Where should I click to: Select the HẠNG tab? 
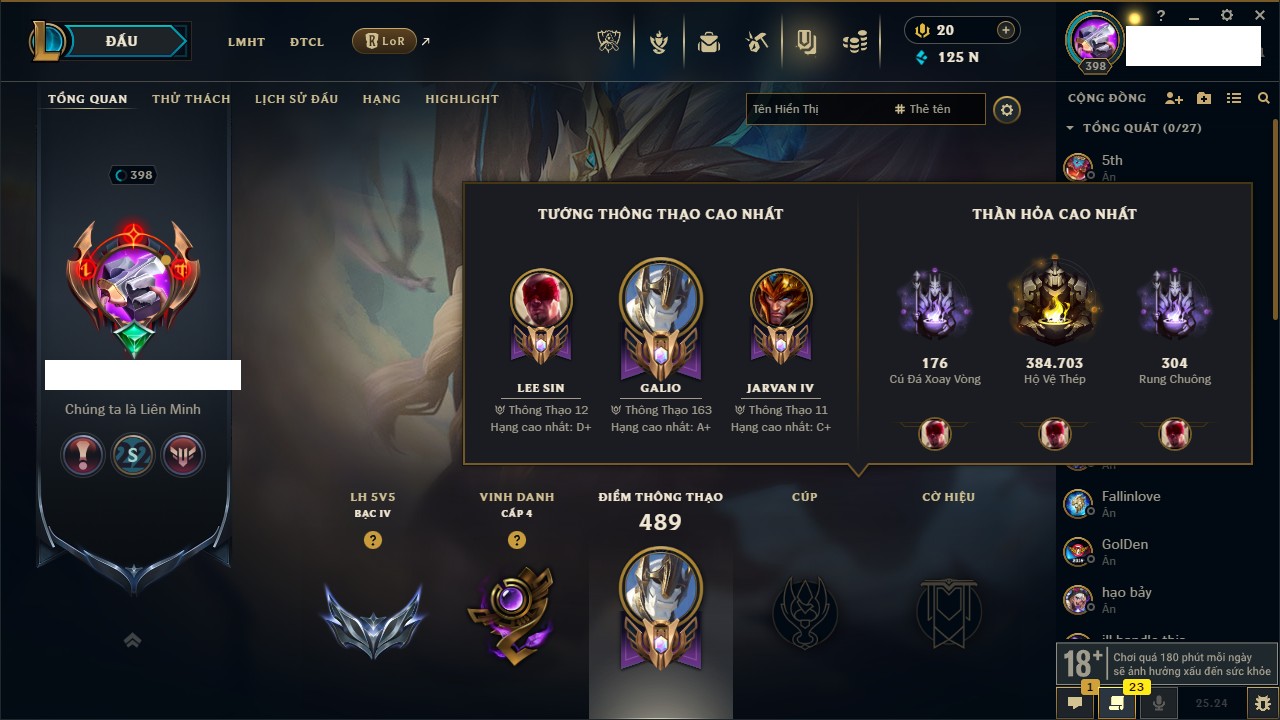[381, 99]
